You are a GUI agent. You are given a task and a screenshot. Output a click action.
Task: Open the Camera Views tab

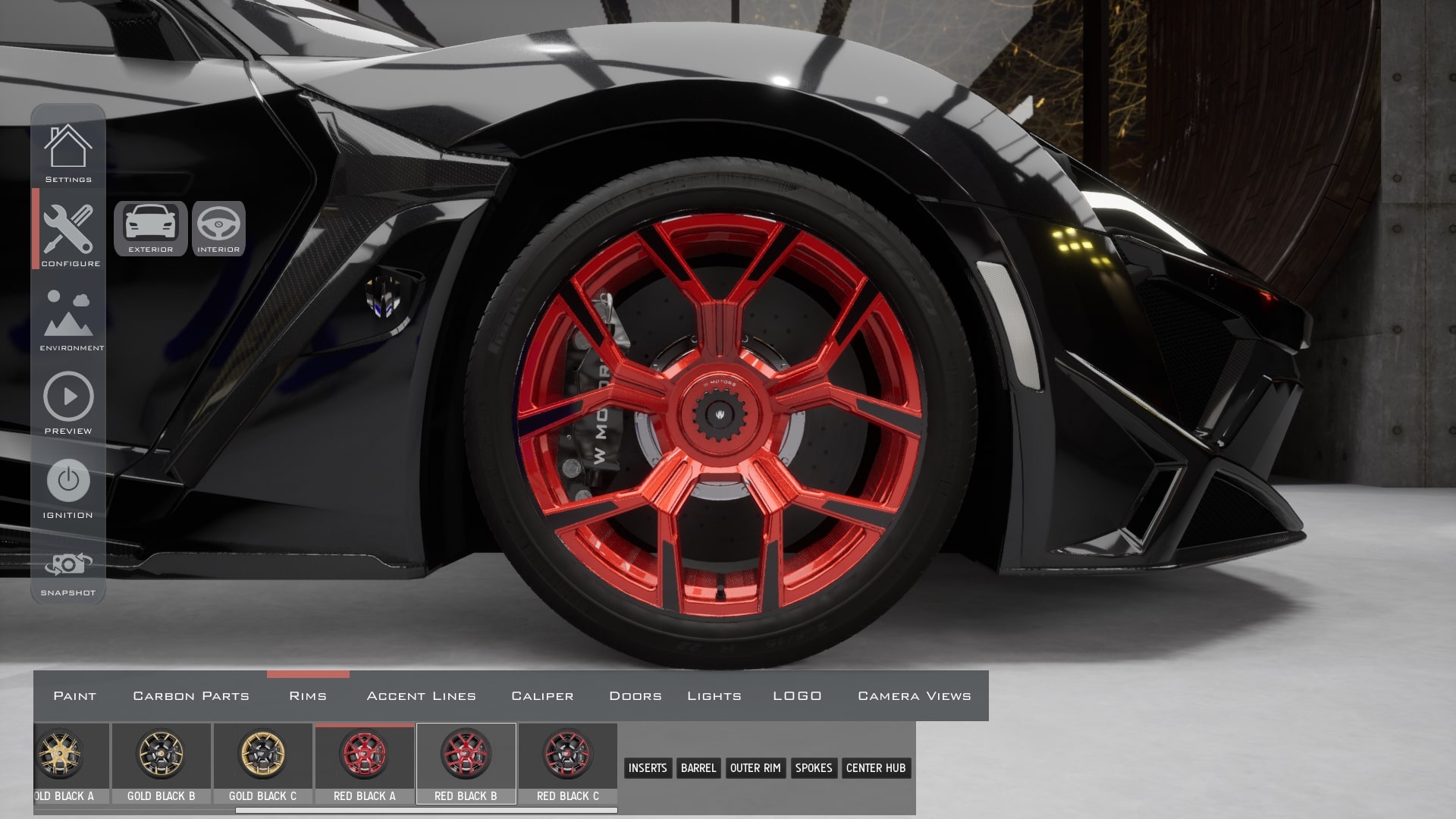pos(914,696)
